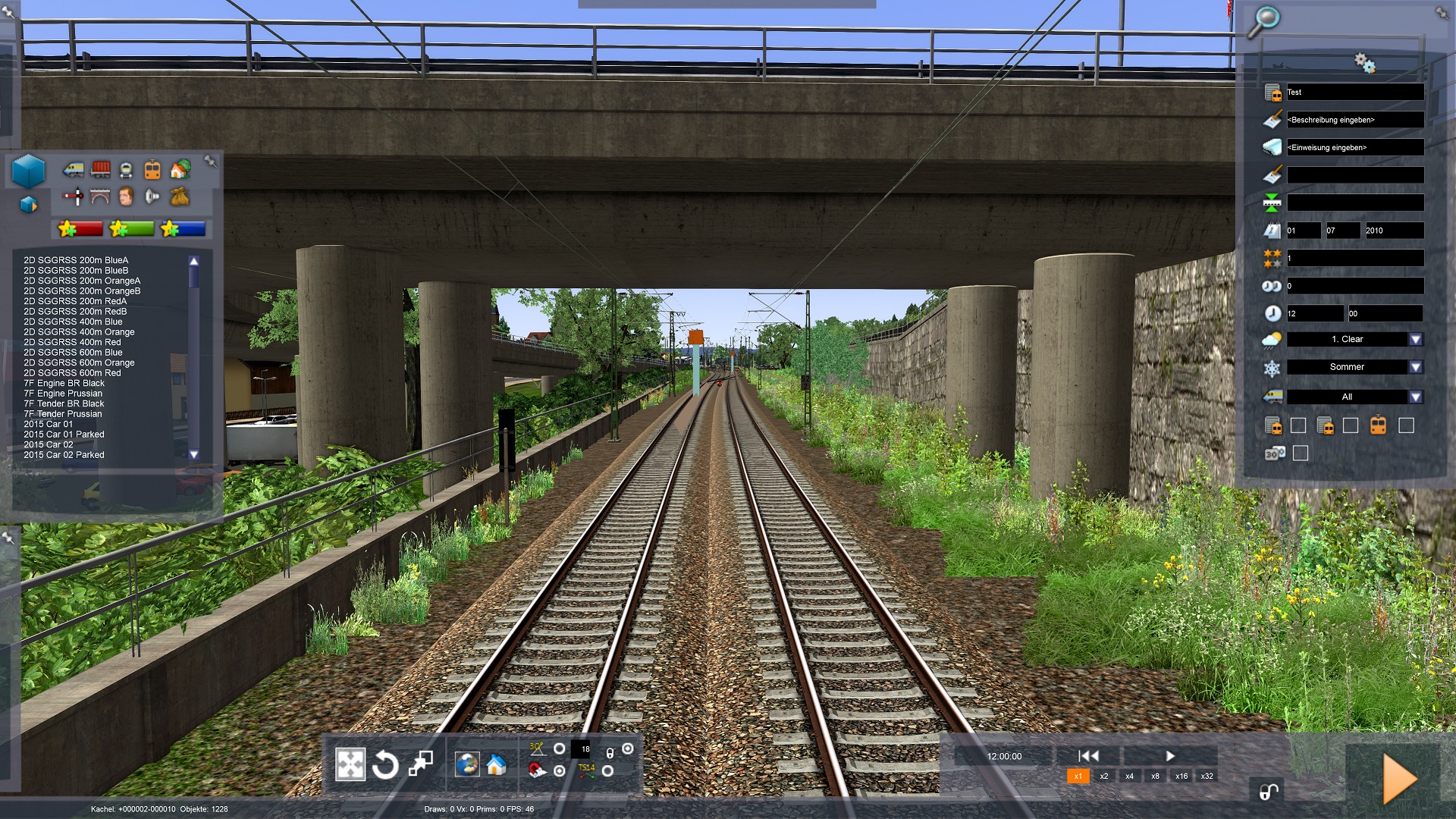Choose '2015 Car 01 Parked' in the list
This screenshot has height=819, width=1456.
tap(64, 435)
